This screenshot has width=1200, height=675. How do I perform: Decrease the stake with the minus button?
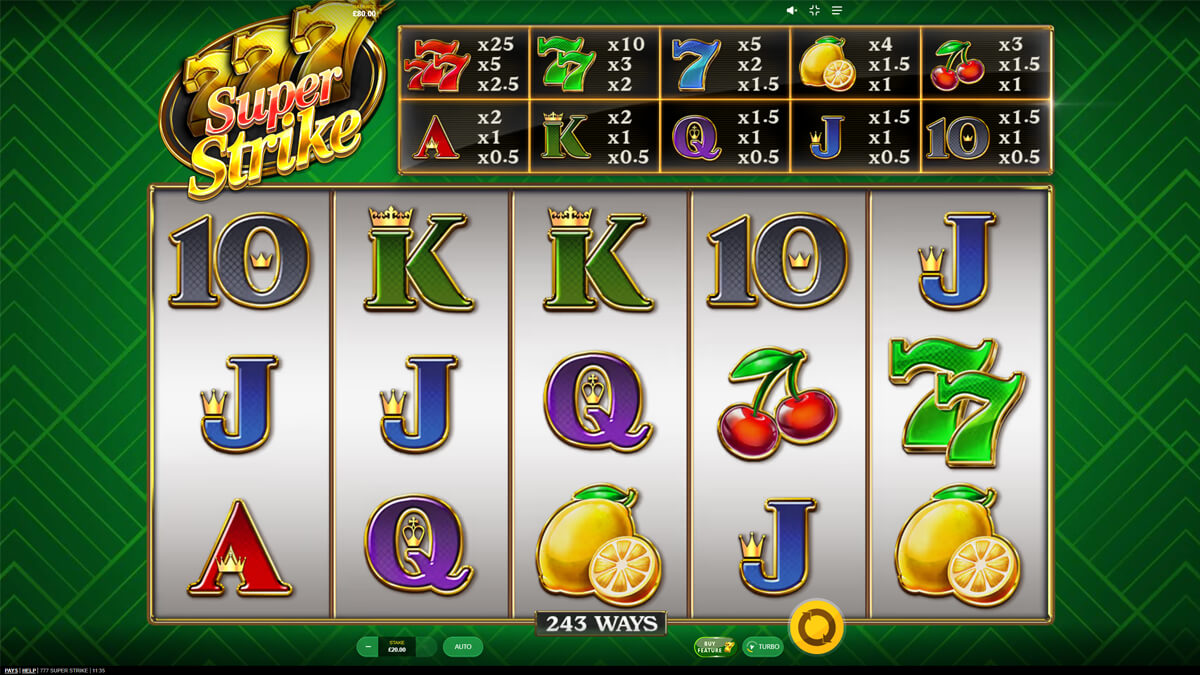(368, 647)
